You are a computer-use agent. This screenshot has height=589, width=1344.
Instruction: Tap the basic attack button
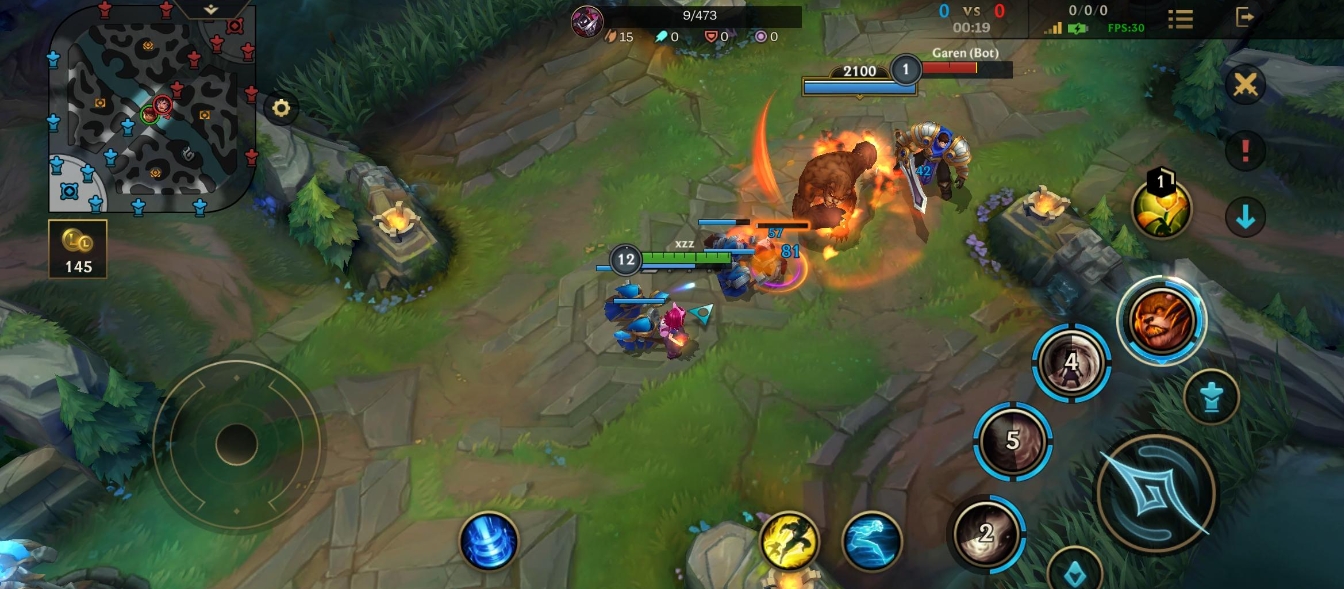pos(1156,492)
